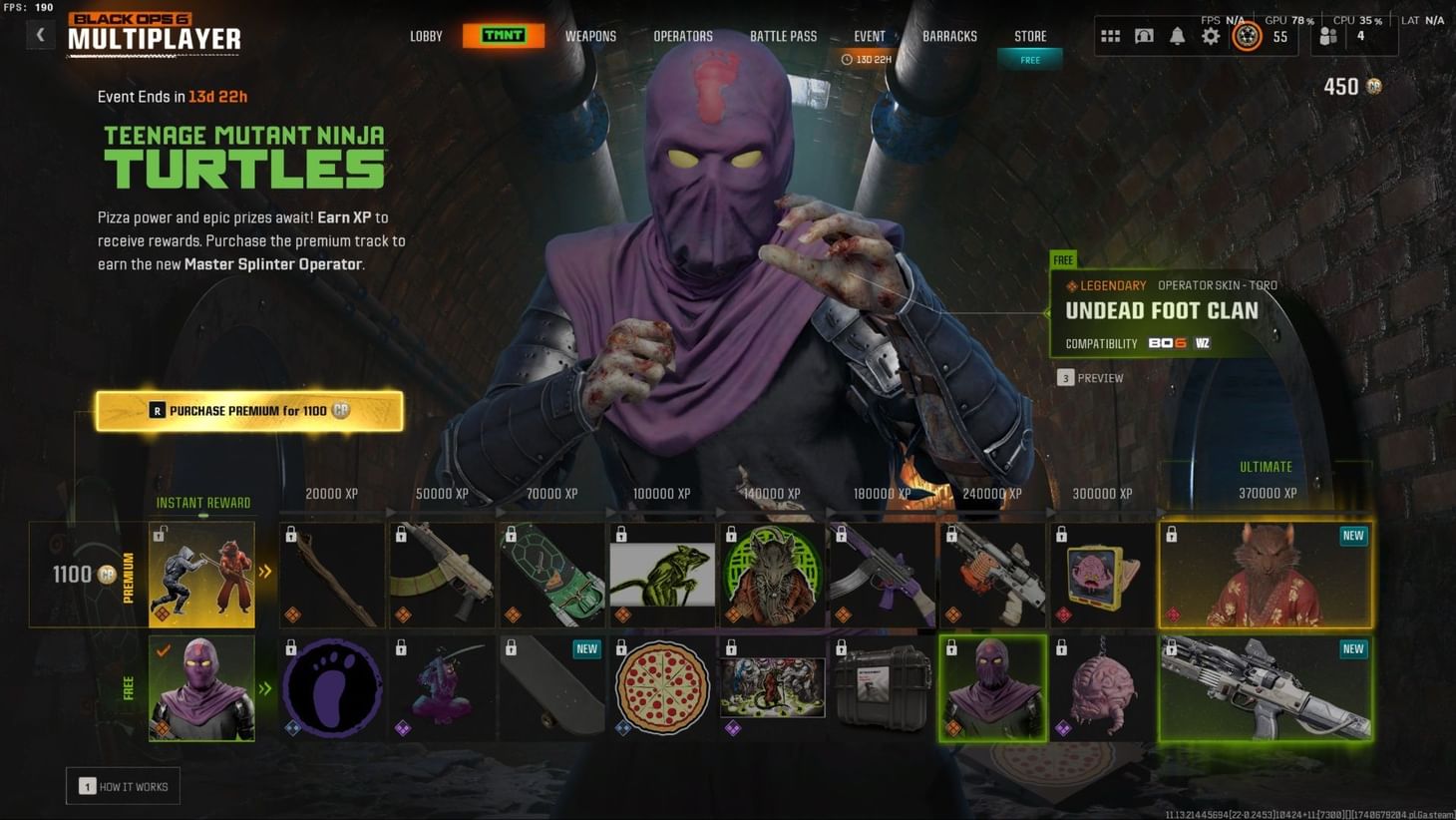Open the app grid menu icon

(1110, 36)
